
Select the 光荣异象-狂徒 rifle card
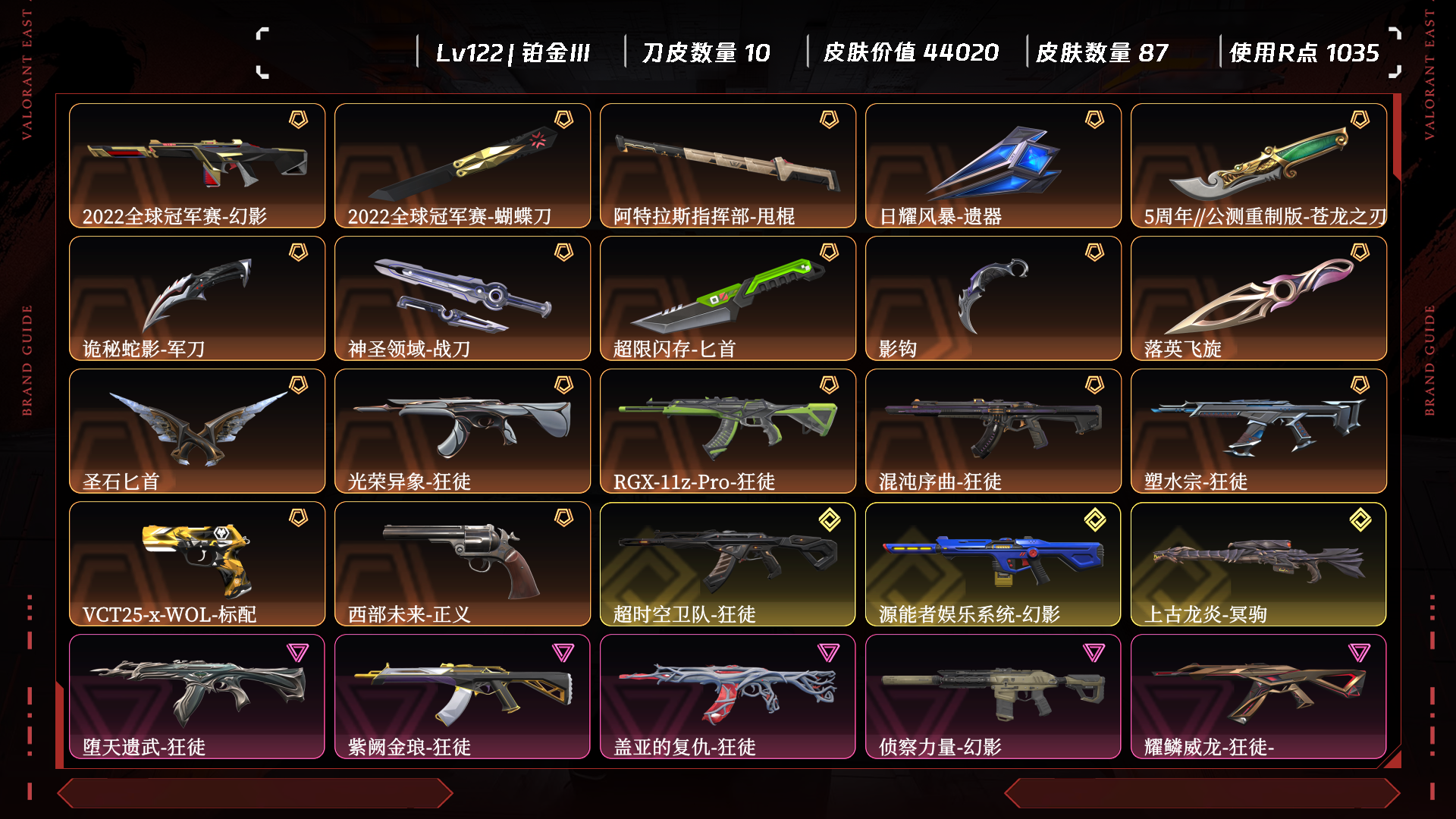tap(463, 431)
